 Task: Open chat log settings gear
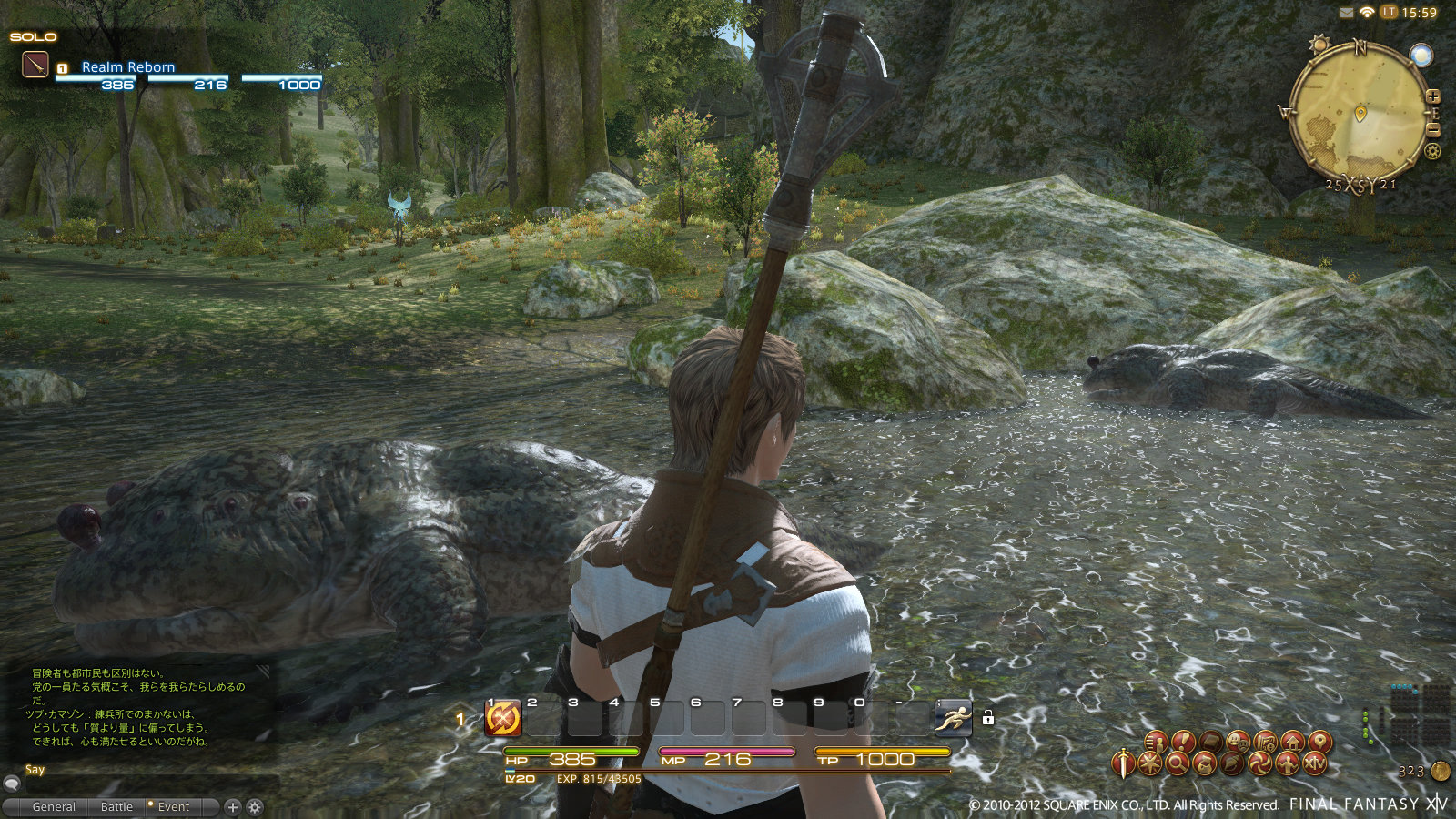coord(255,806)
